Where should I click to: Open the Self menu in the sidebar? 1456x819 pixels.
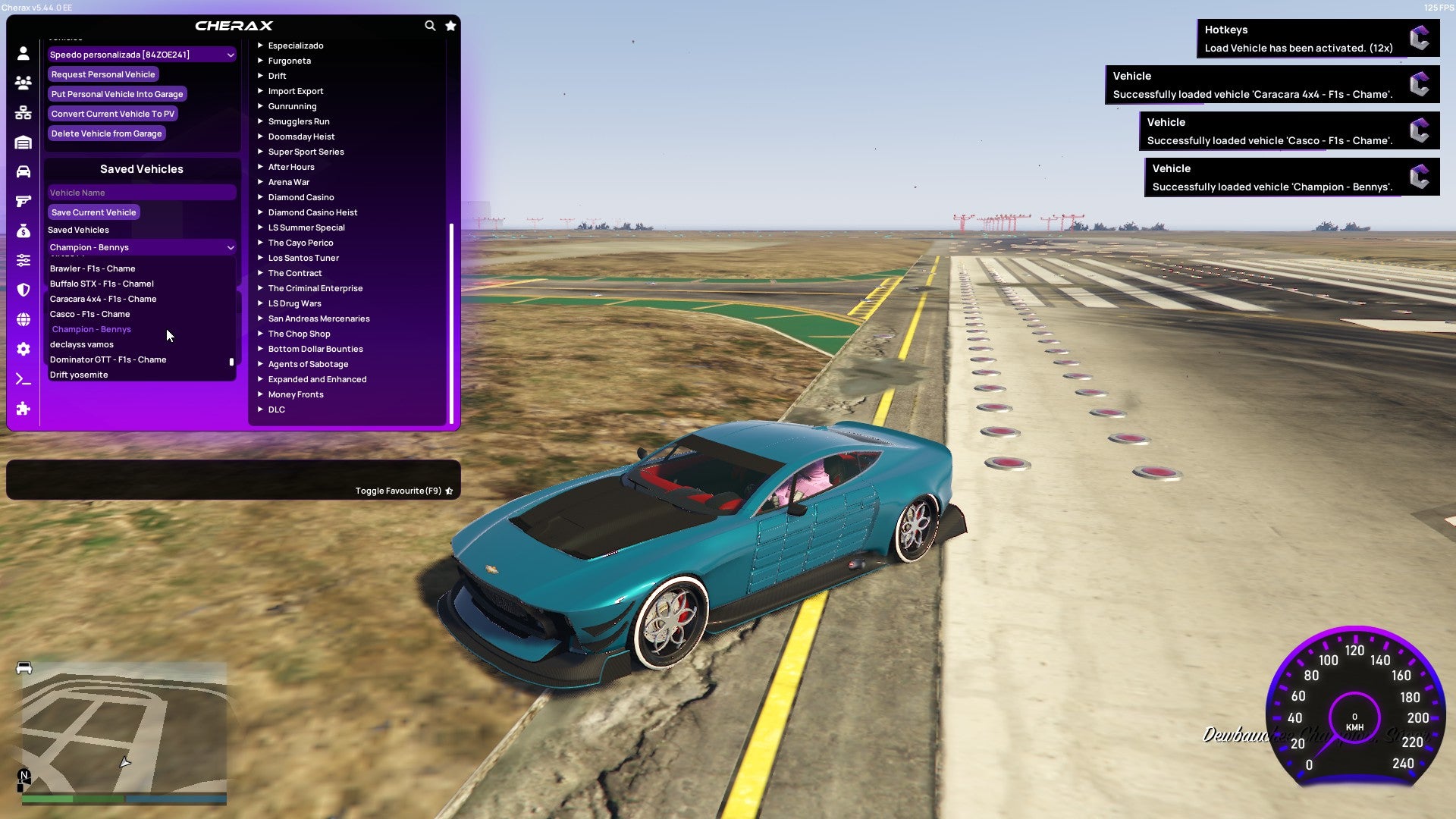[23, 54]
